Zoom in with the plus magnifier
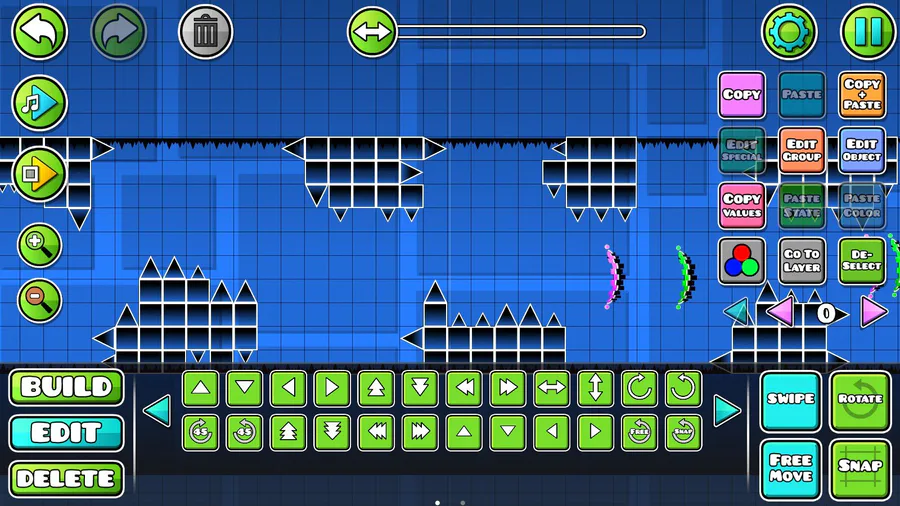This screenshot has width=900, height=506. 39,245
